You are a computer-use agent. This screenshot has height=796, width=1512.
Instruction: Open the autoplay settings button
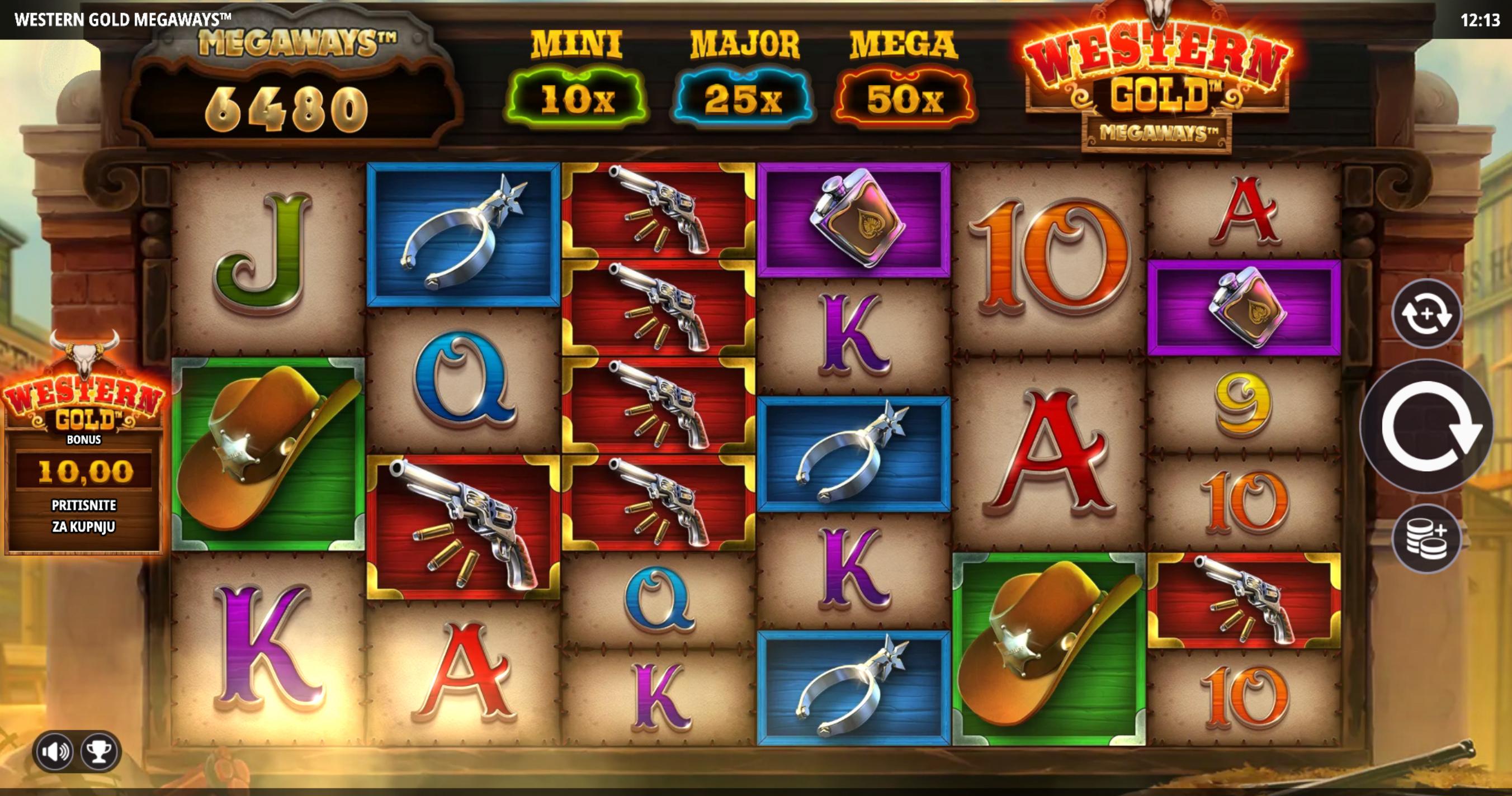1426,314
